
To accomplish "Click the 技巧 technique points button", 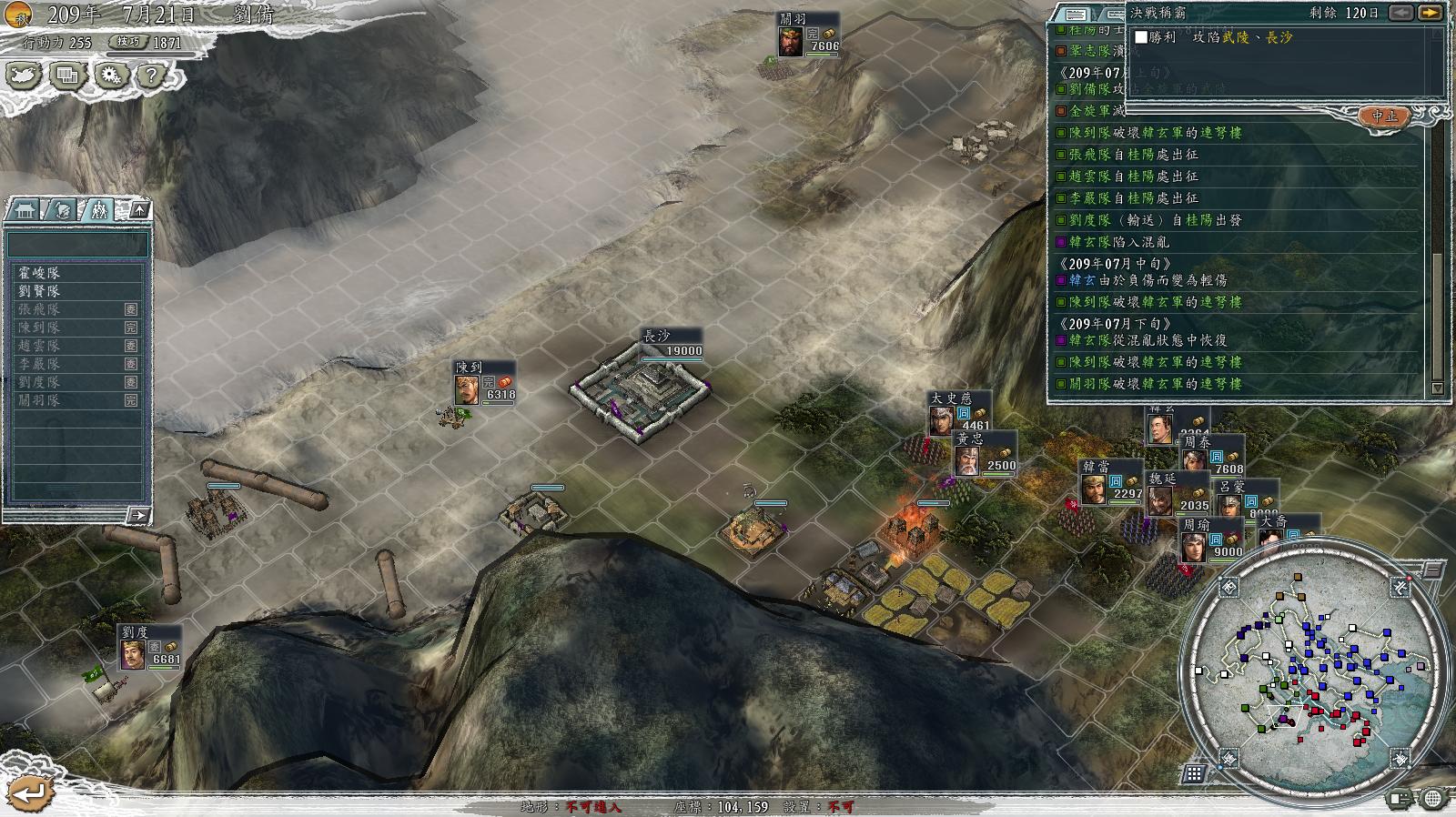I will [x=128, y=42].
